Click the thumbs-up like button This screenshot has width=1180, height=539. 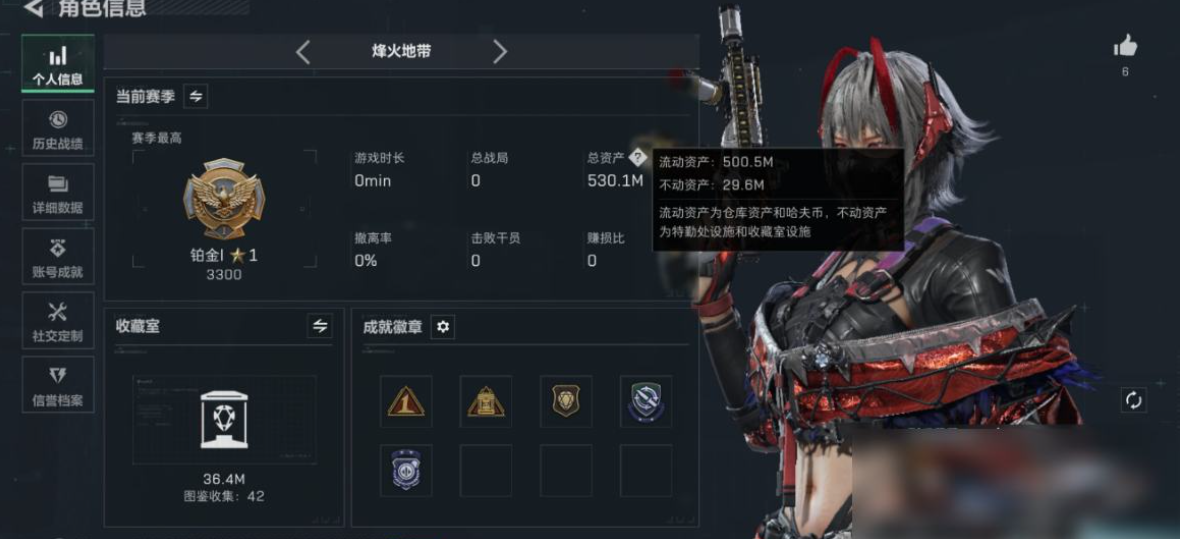tap(1126, 46)
